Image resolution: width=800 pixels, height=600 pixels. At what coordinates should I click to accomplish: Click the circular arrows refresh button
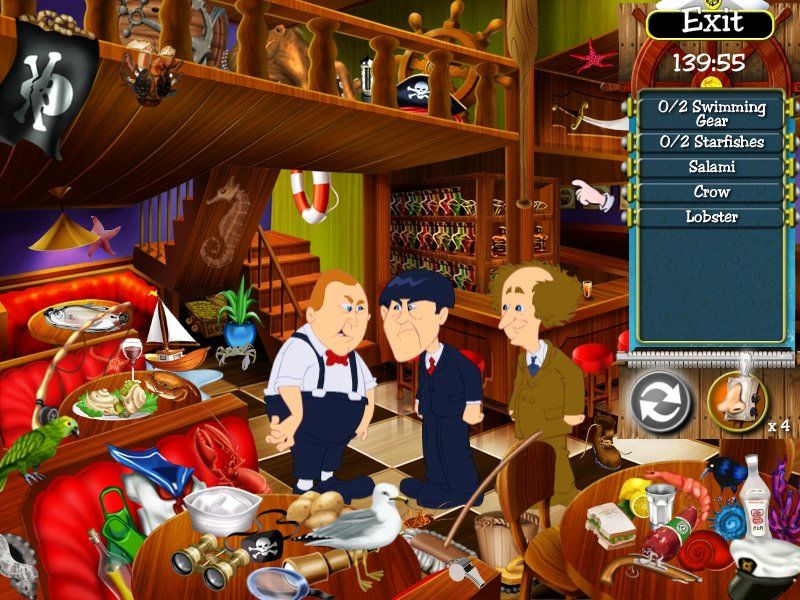pyautogui.click(x=661, y=401)
